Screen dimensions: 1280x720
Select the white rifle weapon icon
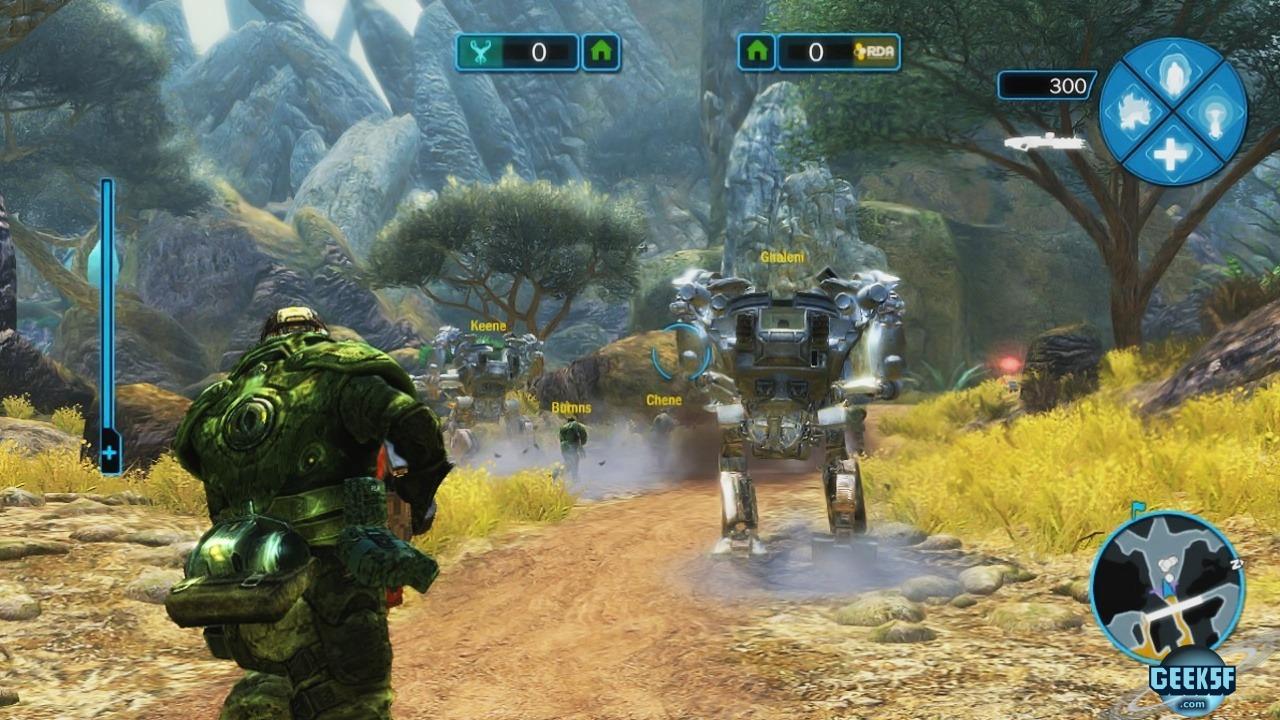click(1045, 143)
